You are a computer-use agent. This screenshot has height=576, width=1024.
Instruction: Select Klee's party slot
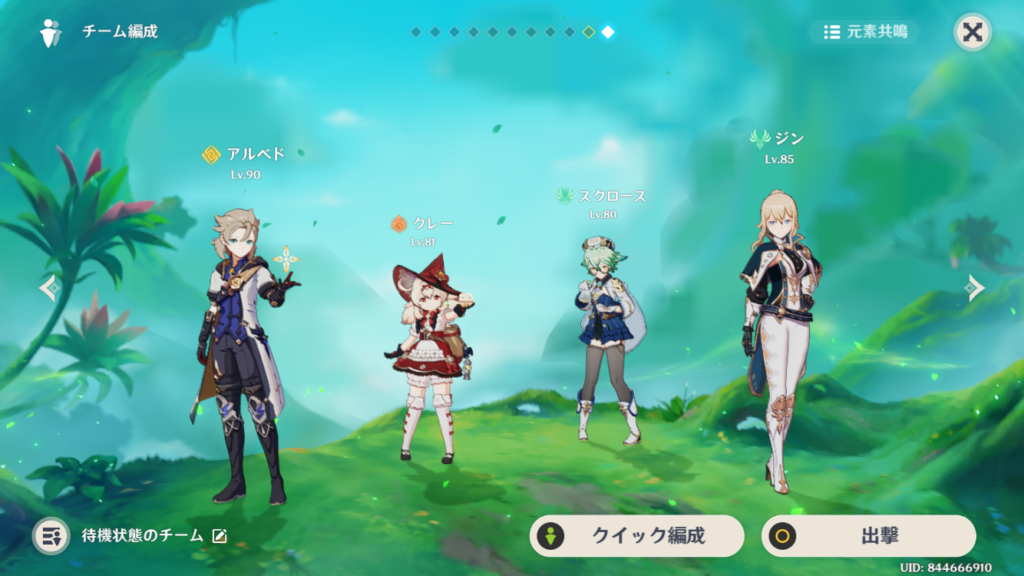coord(429,360)
